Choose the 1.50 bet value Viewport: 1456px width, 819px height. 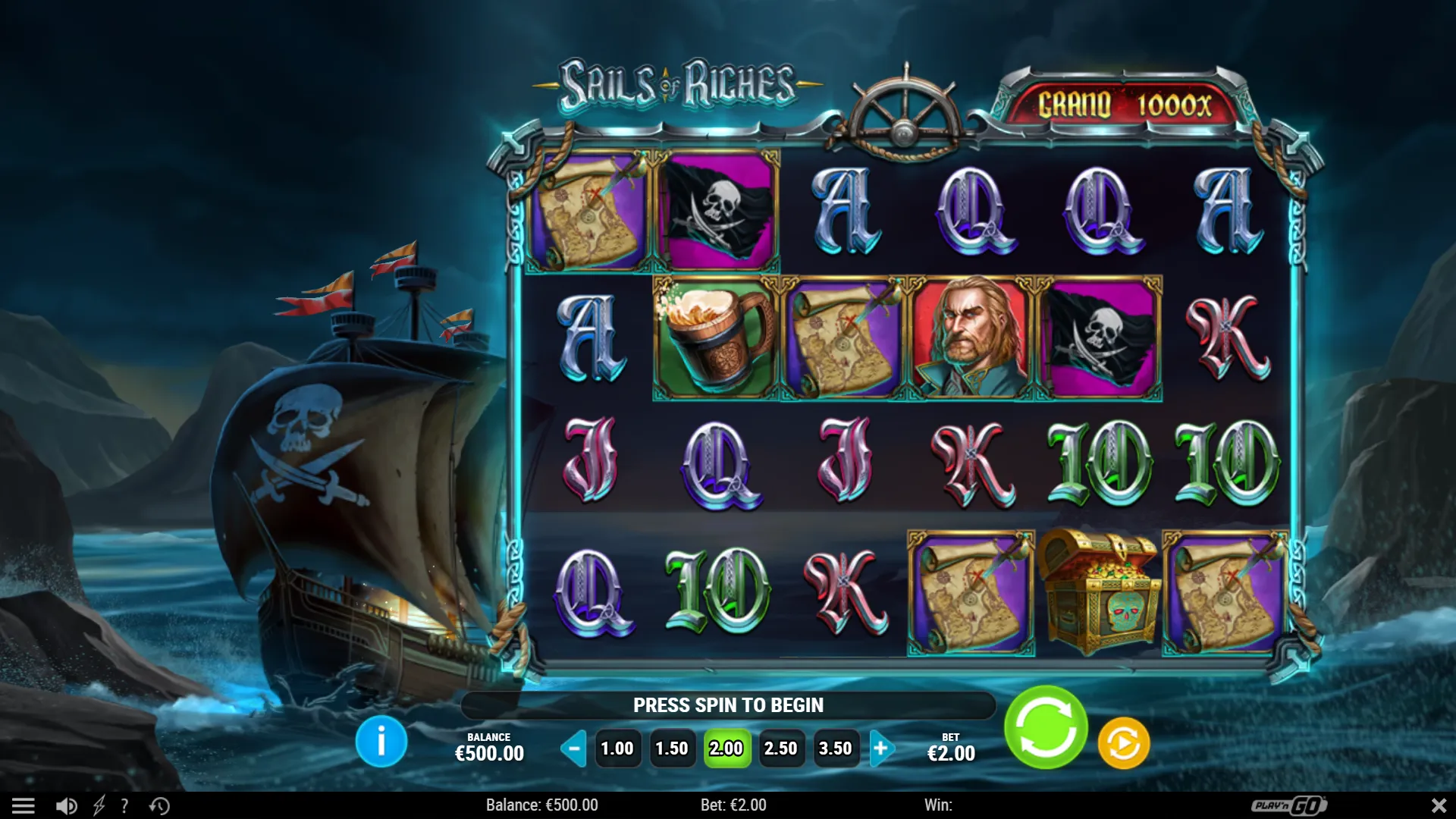point(672,748)
